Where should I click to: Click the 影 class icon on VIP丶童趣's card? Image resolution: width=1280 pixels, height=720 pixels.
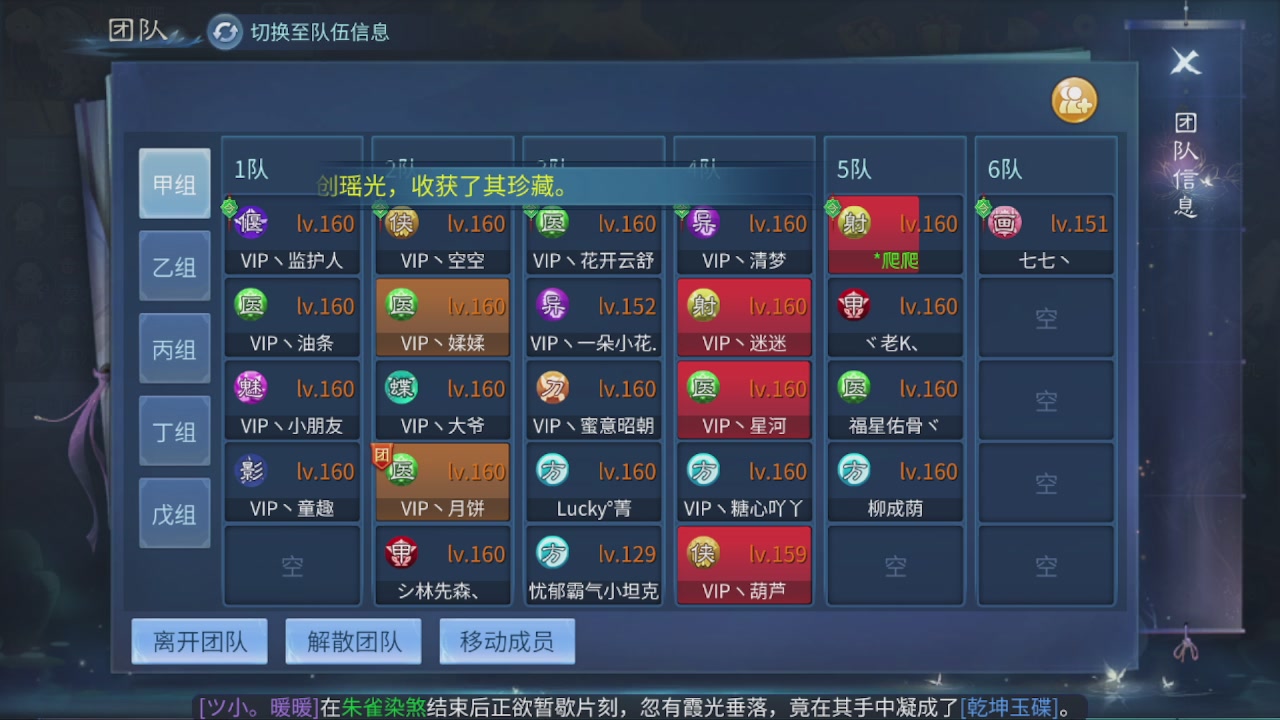[x=250, y=470]
